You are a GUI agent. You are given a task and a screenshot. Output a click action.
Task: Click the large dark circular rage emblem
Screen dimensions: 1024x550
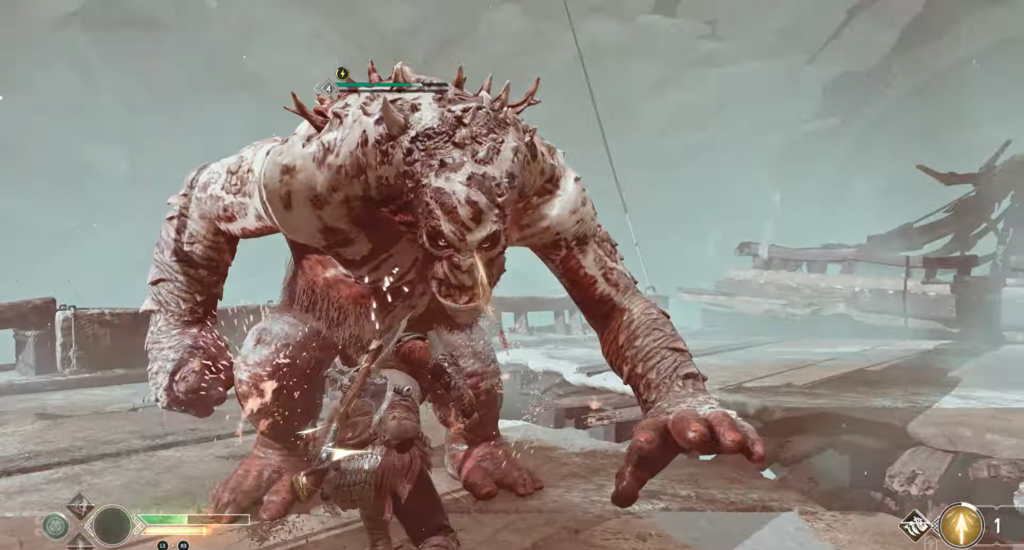click(x=111, y=525)
